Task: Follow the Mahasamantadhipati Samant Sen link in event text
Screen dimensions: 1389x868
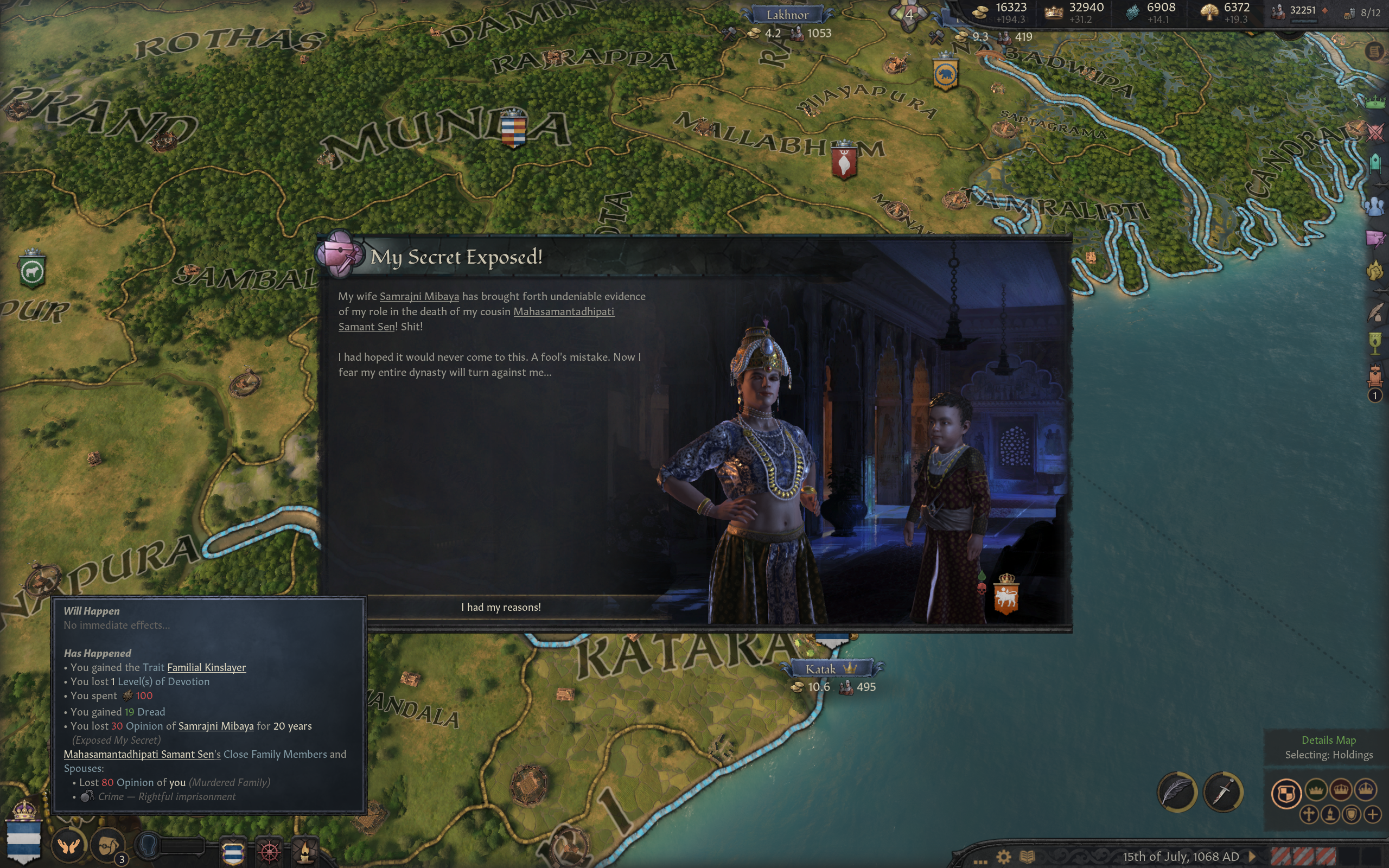Action: pyautogui.click(x=563, y=312)
